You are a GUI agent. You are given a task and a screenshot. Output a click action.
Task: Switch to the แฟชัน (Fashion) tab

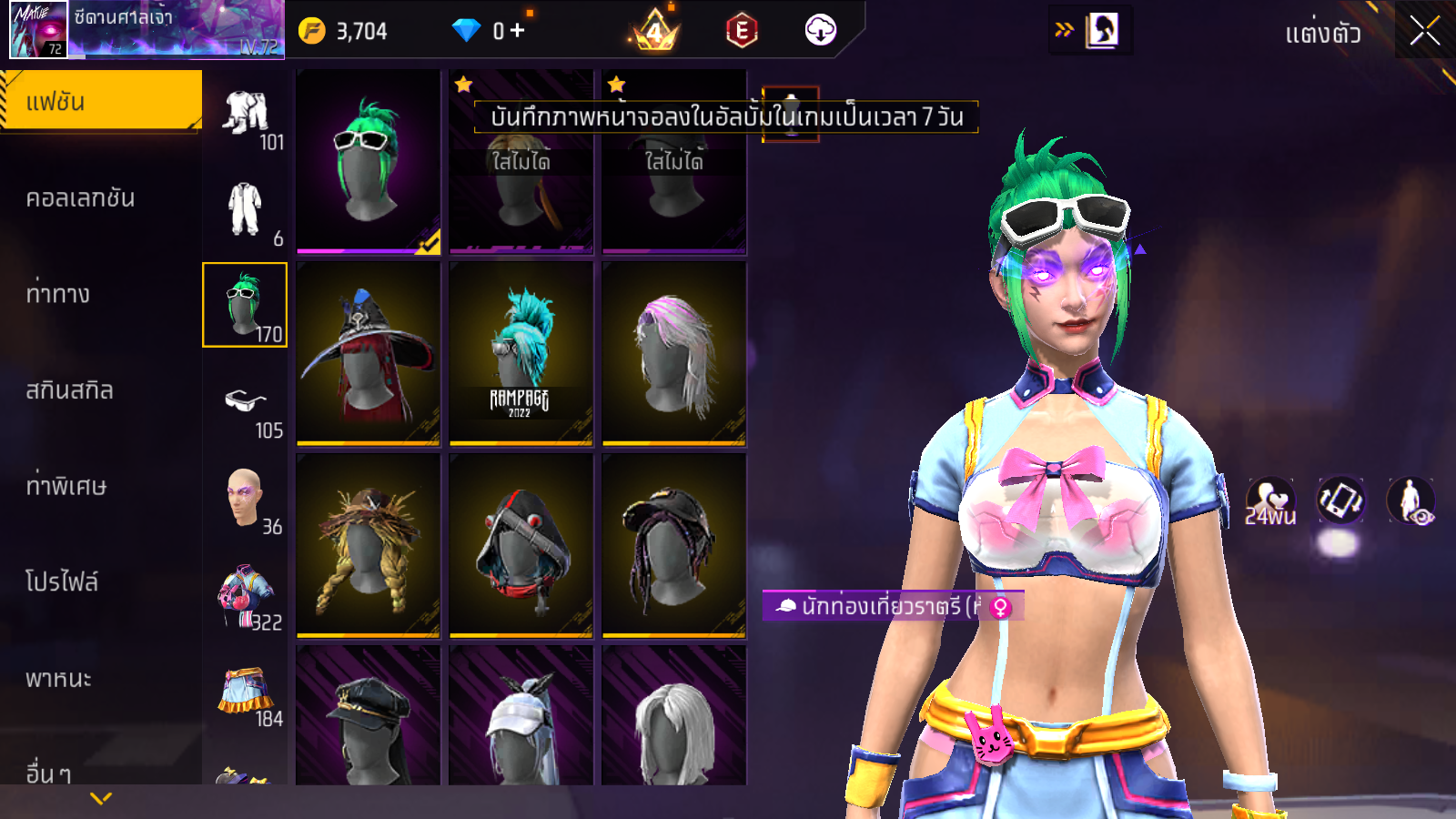[100, 102]
